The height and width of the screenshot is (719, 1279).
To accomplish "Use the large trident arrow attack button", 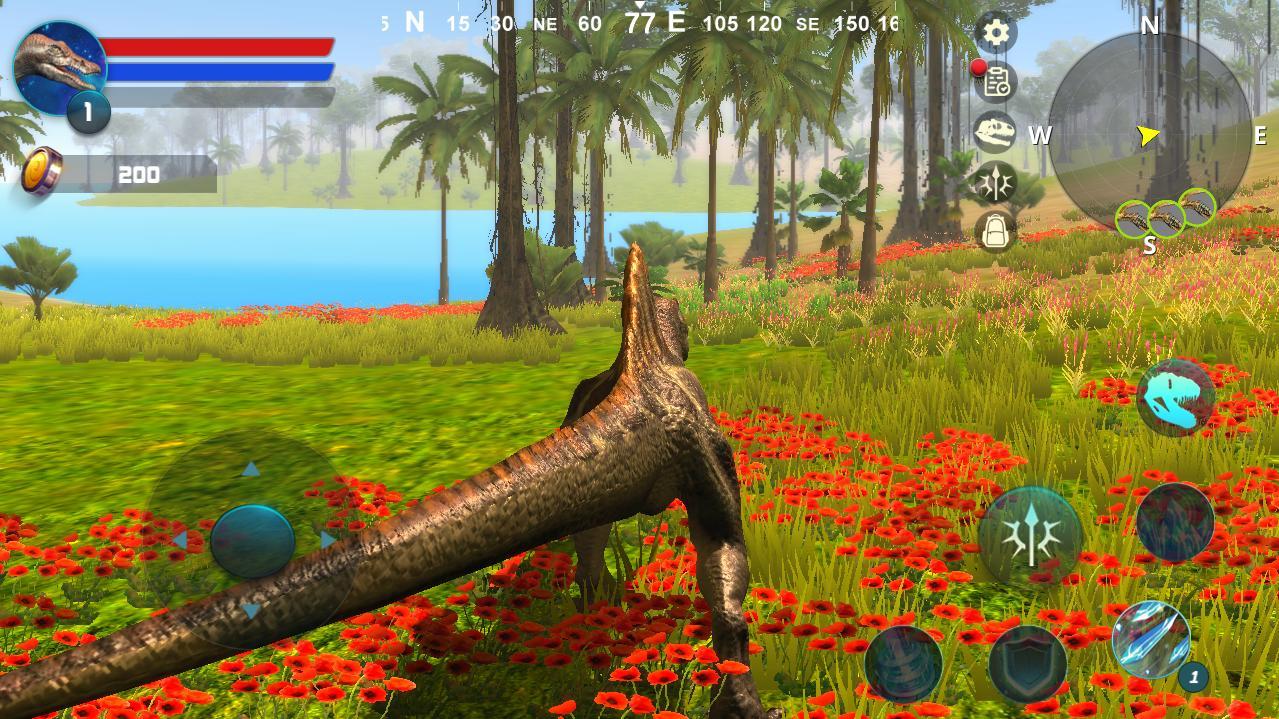I will click(1030, 536).
